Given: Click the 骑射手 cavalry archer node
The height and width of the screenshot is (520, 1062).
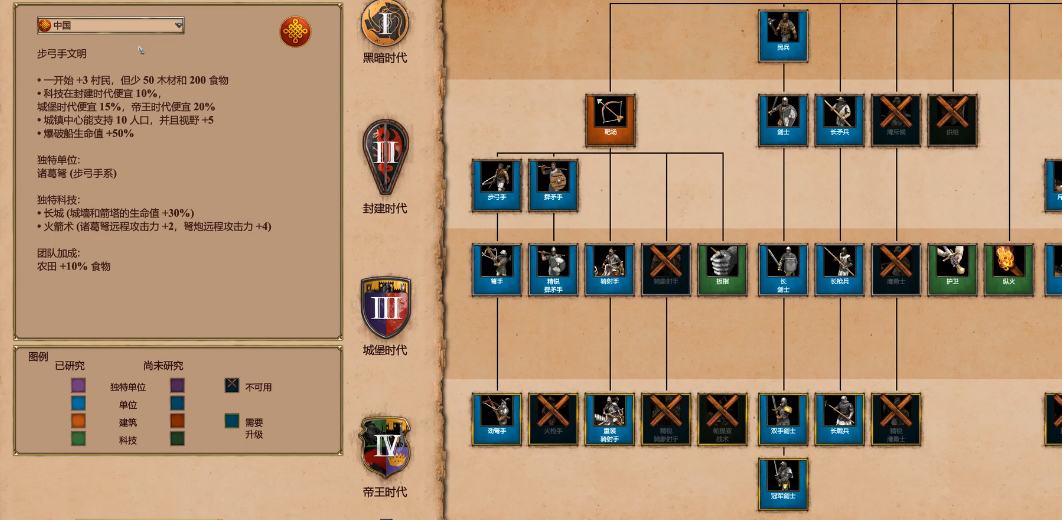Looking at the screenshot, I should (x=610, y=268).
